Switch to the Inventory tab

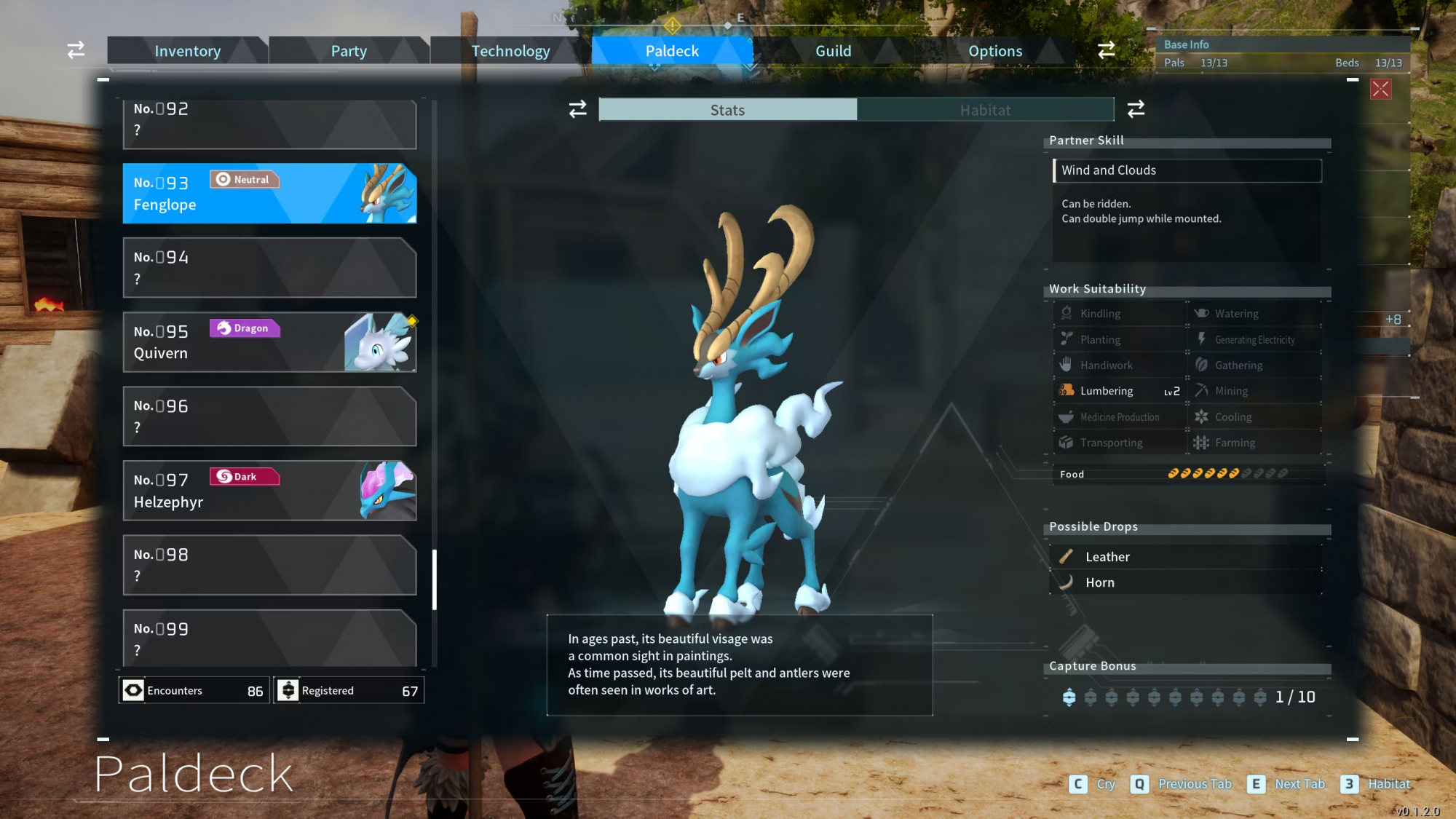pos(187,51)
